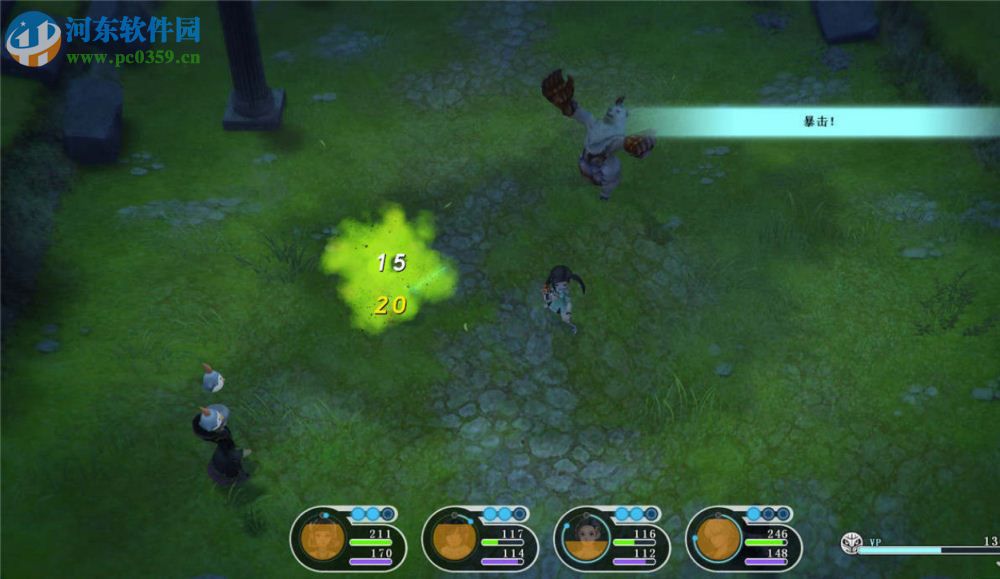Select the party portrait with 211 HP
This screenshot has width=1000, height=579.
pyautogui.click(x=322, y=540)
